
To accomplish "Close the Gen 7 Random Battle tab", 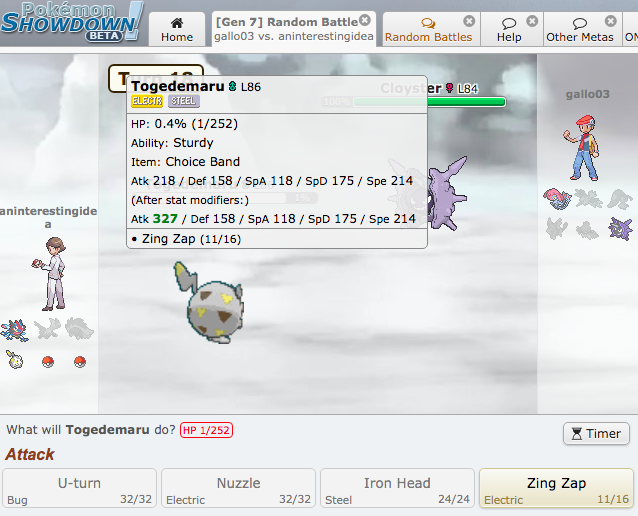I will pyautogui.click(x=364, y=20).
